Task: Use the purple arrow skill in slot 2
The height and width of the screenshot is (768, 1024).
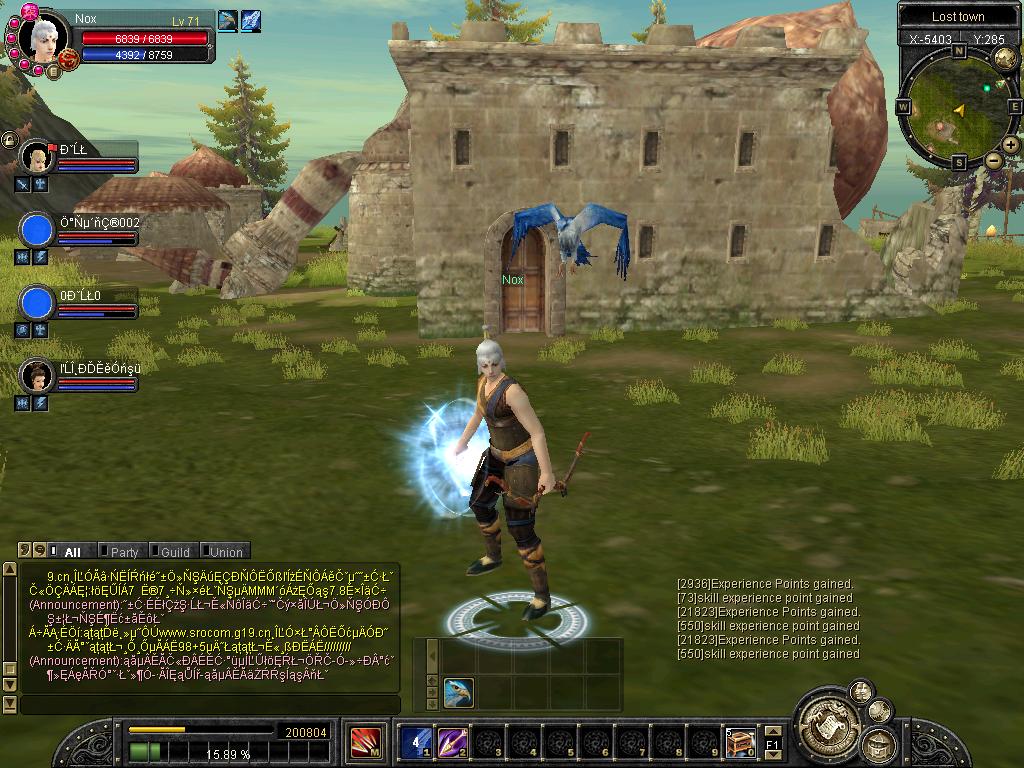Action: click(x=452, y=741)
